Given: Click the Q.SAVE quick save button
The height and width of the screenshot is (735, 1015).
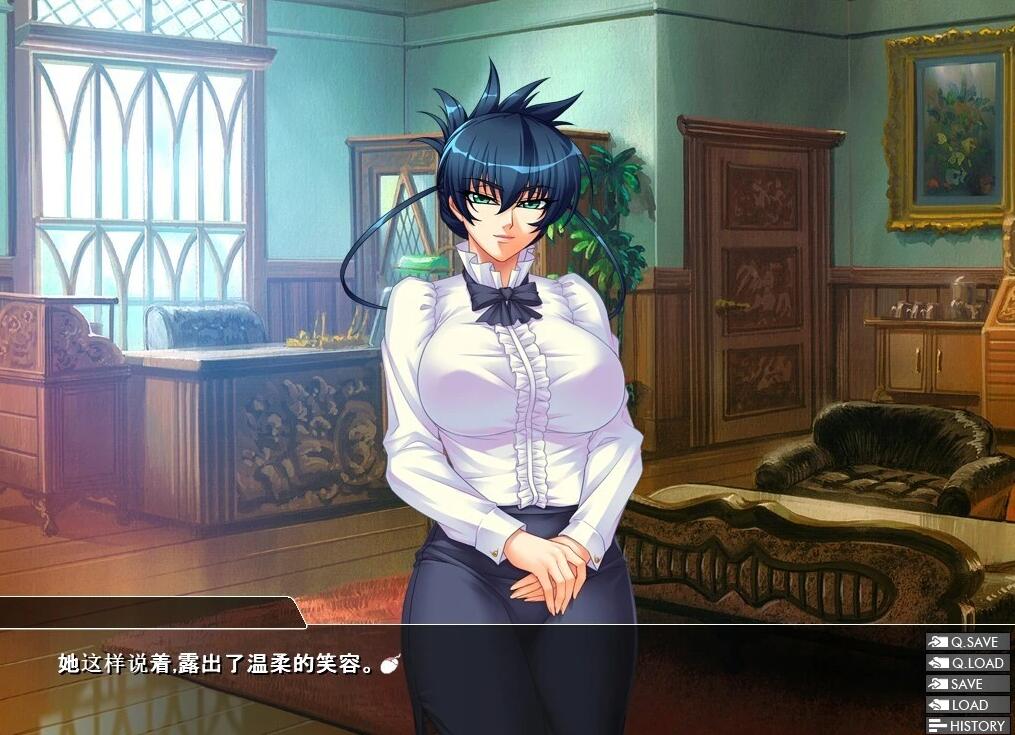Looking at the screenshot, I should 967,642.
